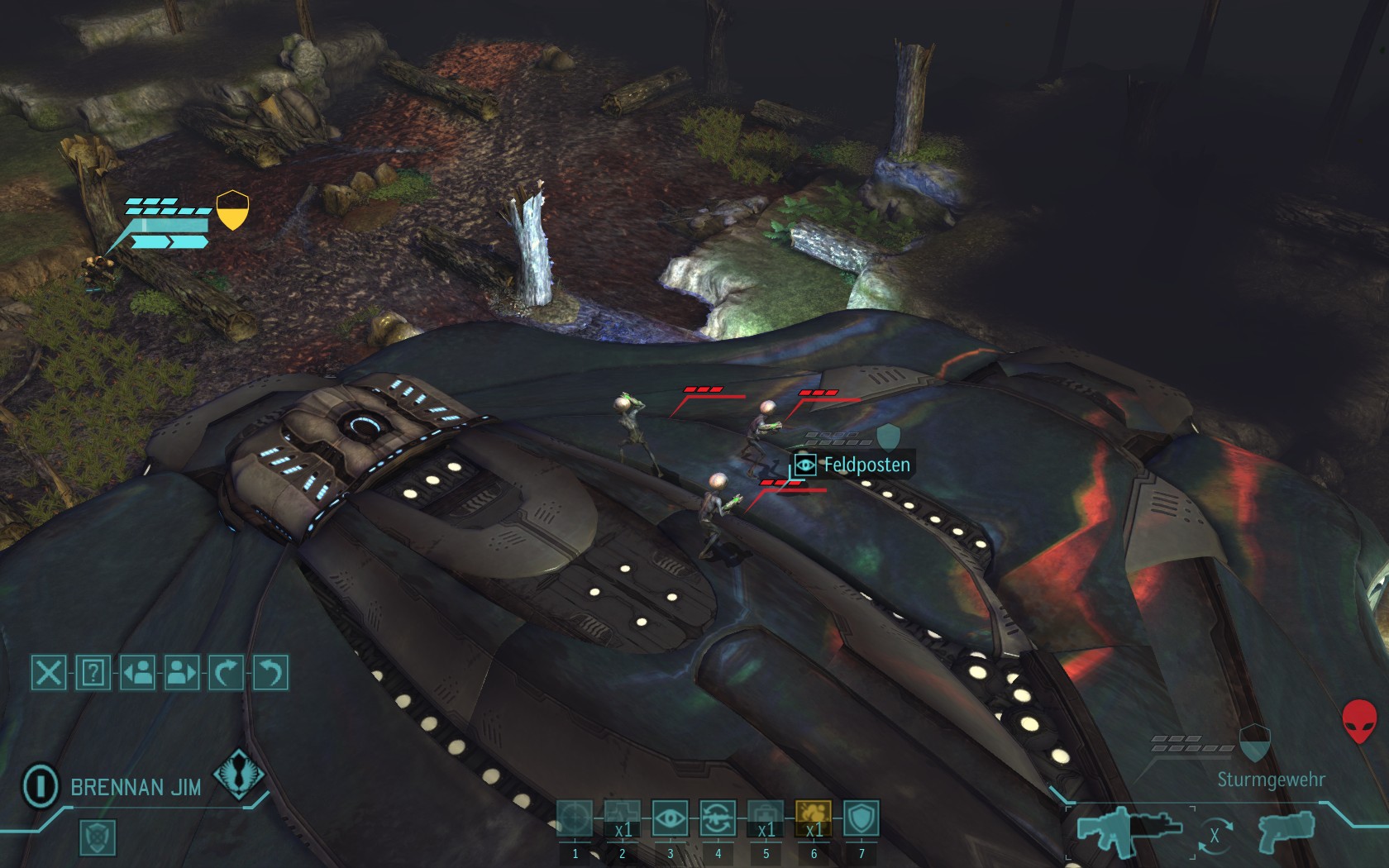
Task: Throw the yellow smoke grenade ability
Action: (814, 819)
